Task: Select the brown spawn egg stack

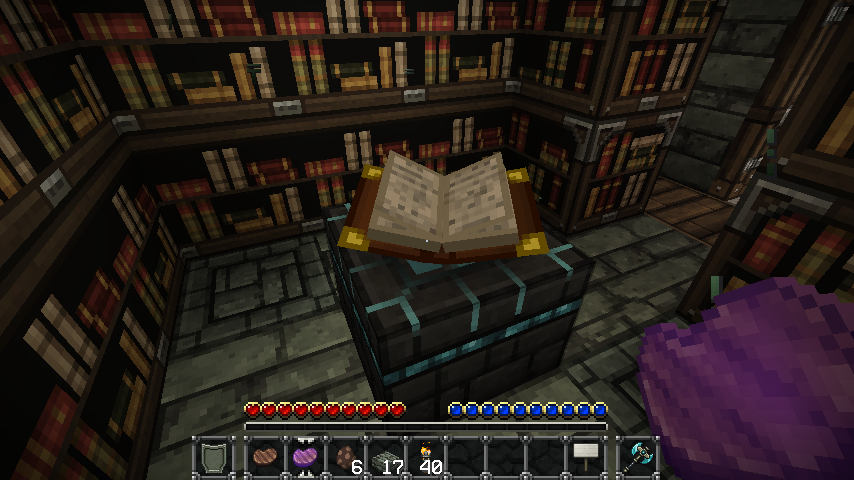Action: (346, 459)
